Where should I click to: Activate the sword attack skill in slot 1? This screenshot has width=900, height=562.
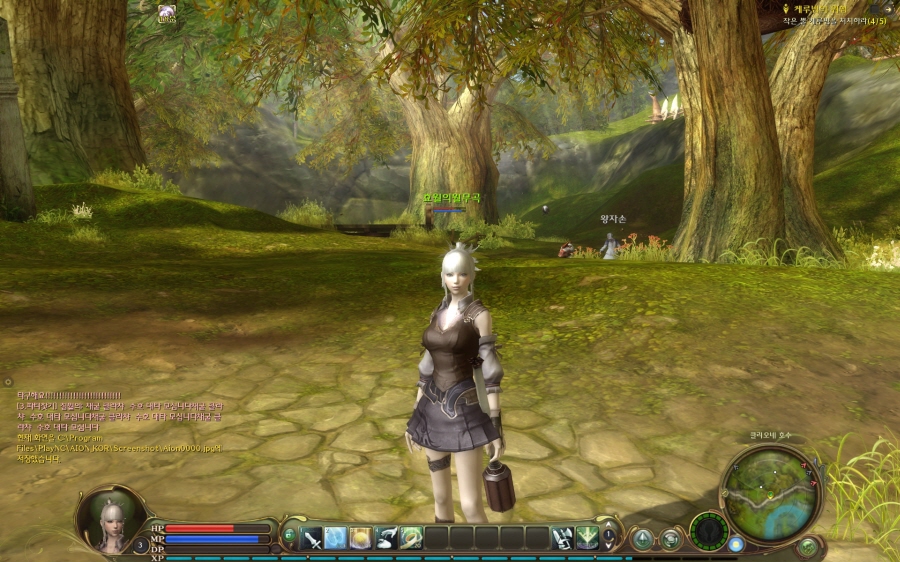[x=311, y=537]
